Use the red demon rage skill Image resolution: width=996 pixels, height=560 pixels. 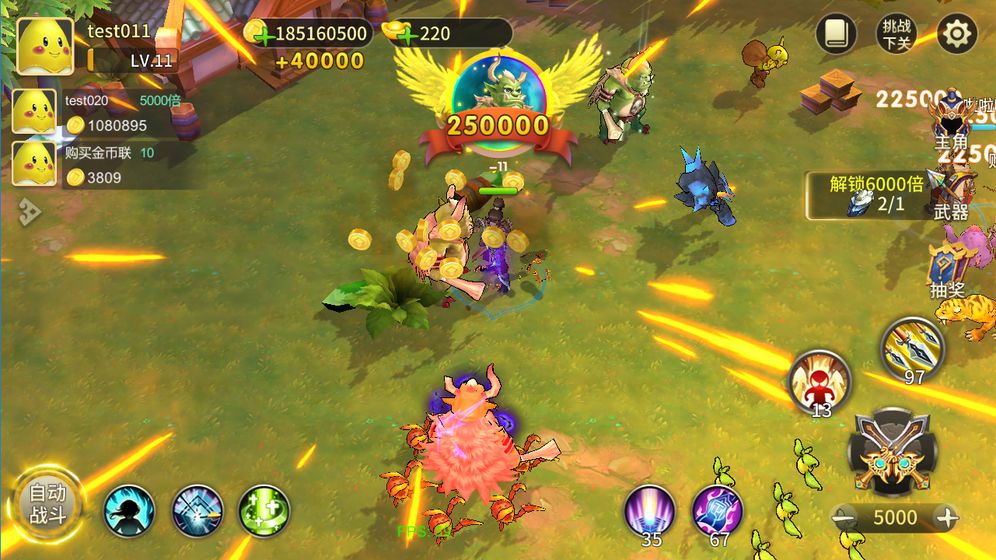(x=819, y=379)
